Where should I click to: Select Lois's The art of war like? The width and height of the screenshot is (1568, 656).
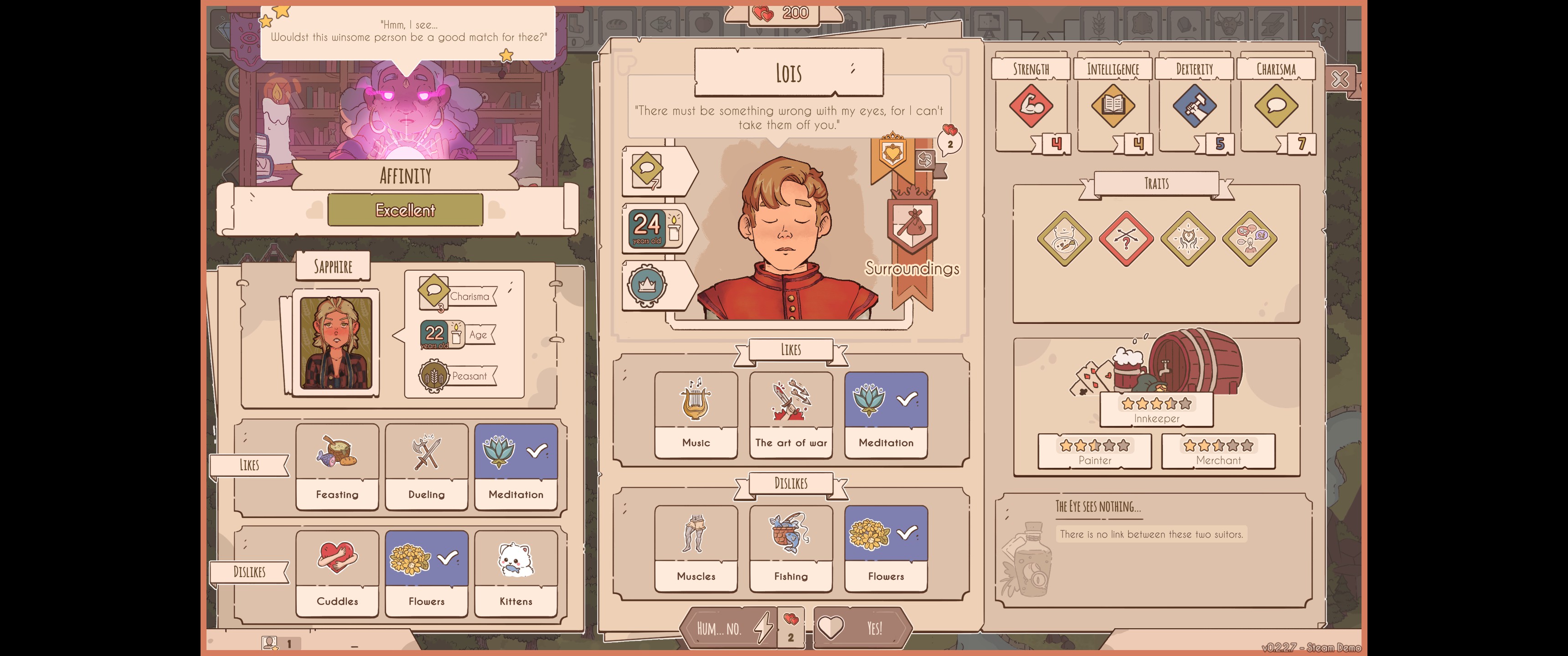click(791, 415)
